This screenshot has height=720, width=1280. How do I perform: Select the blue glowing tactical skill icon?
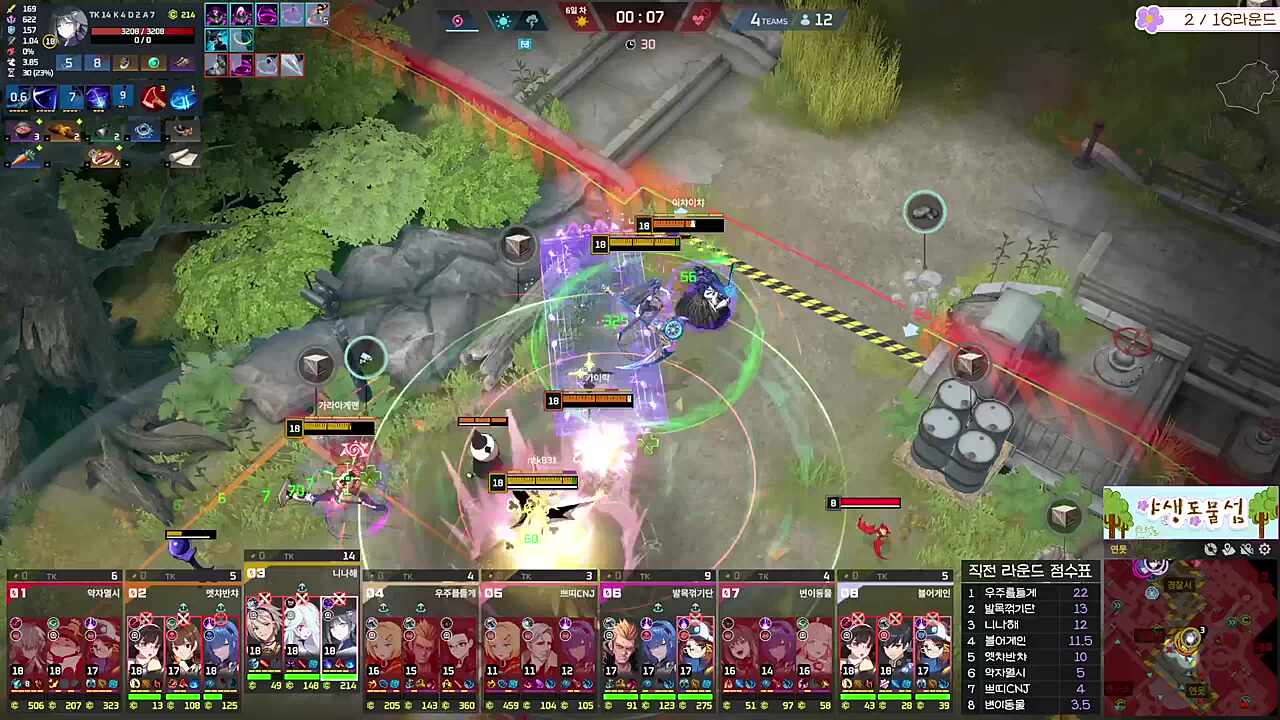[x=183, y=98]
